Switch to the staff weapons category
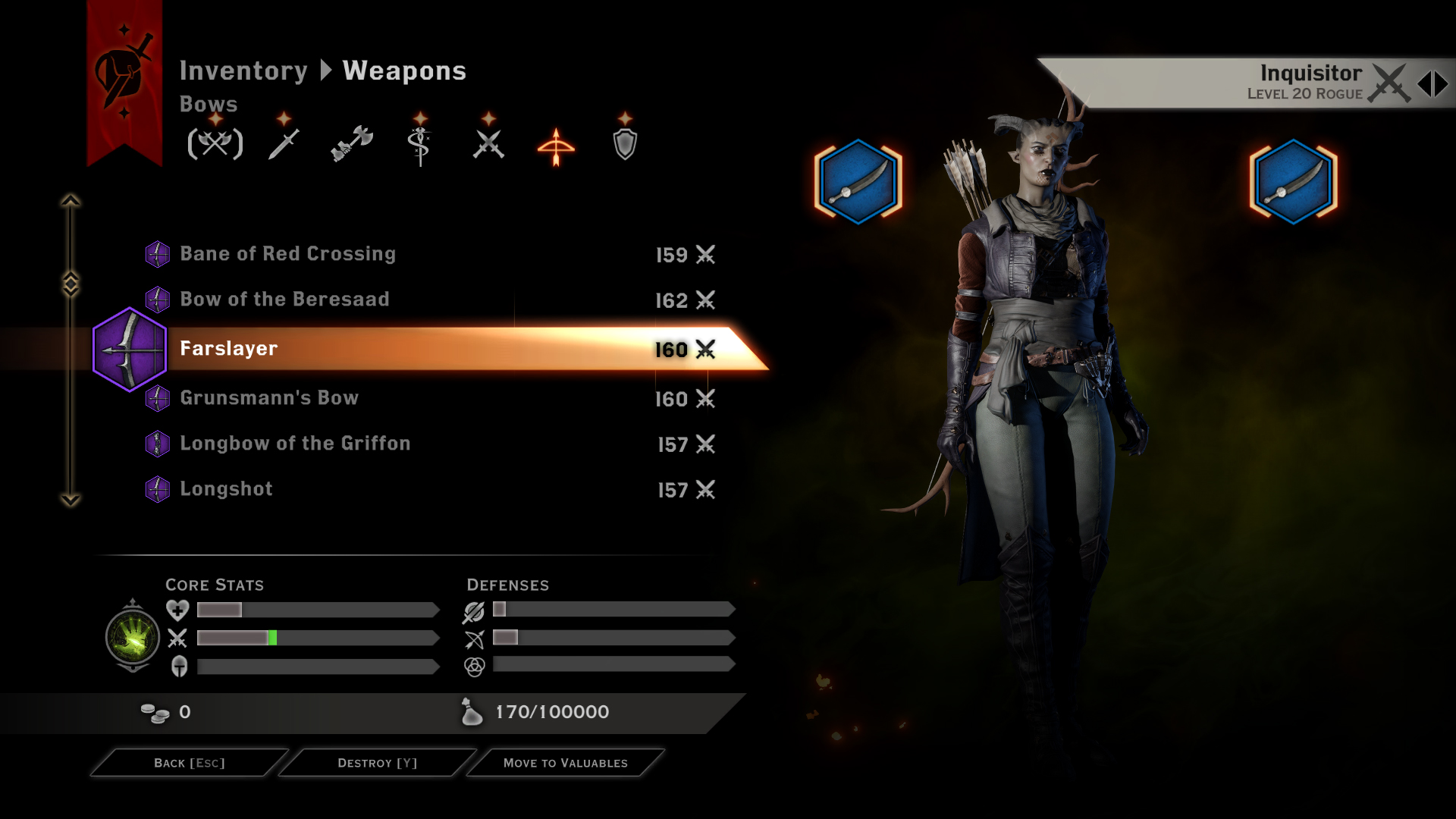This screenshot has width=1456, height=819. [419, 144]
